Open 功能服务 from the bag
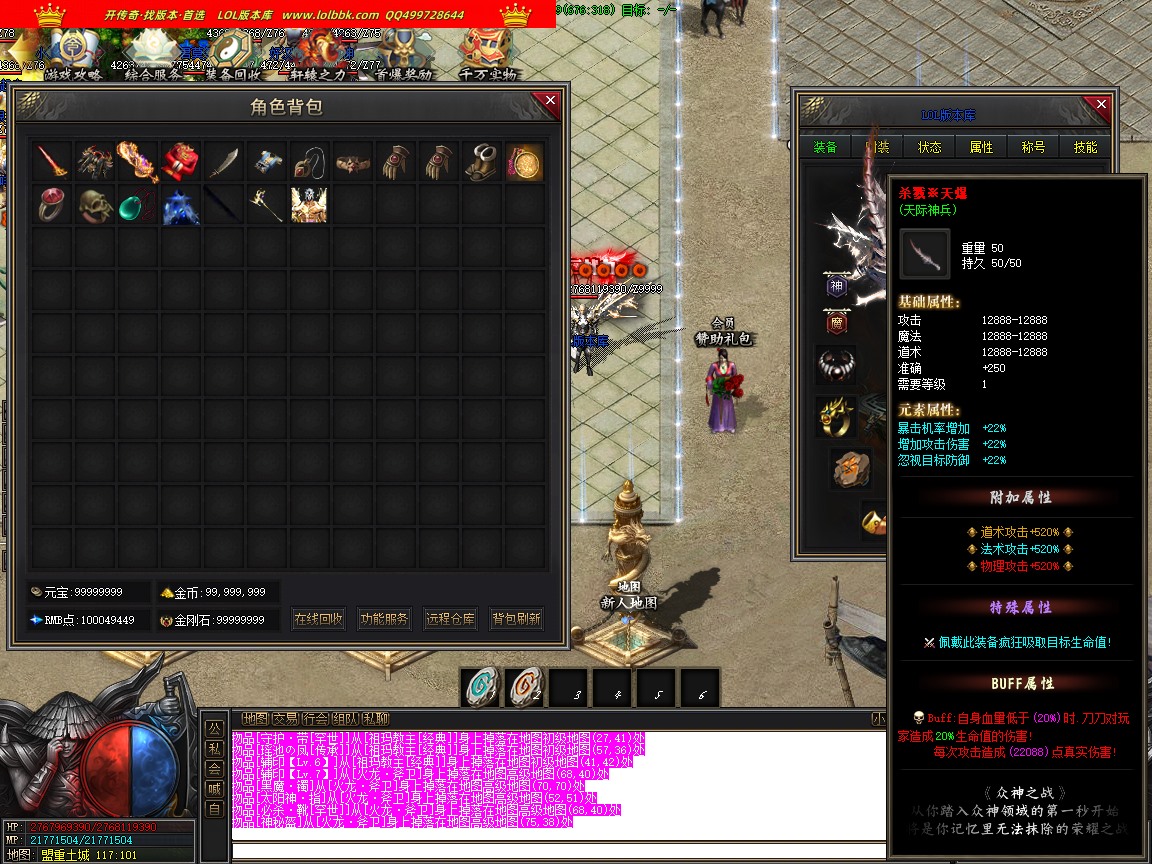 point(384,619)
